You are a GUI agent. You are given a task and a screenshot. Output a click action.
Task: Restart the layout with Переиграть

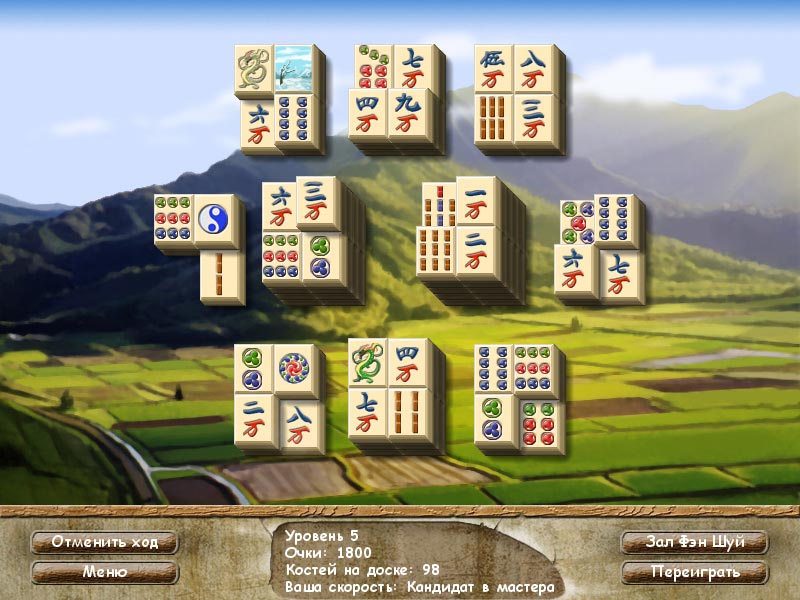pyautogui.click(x=695, y=573)
